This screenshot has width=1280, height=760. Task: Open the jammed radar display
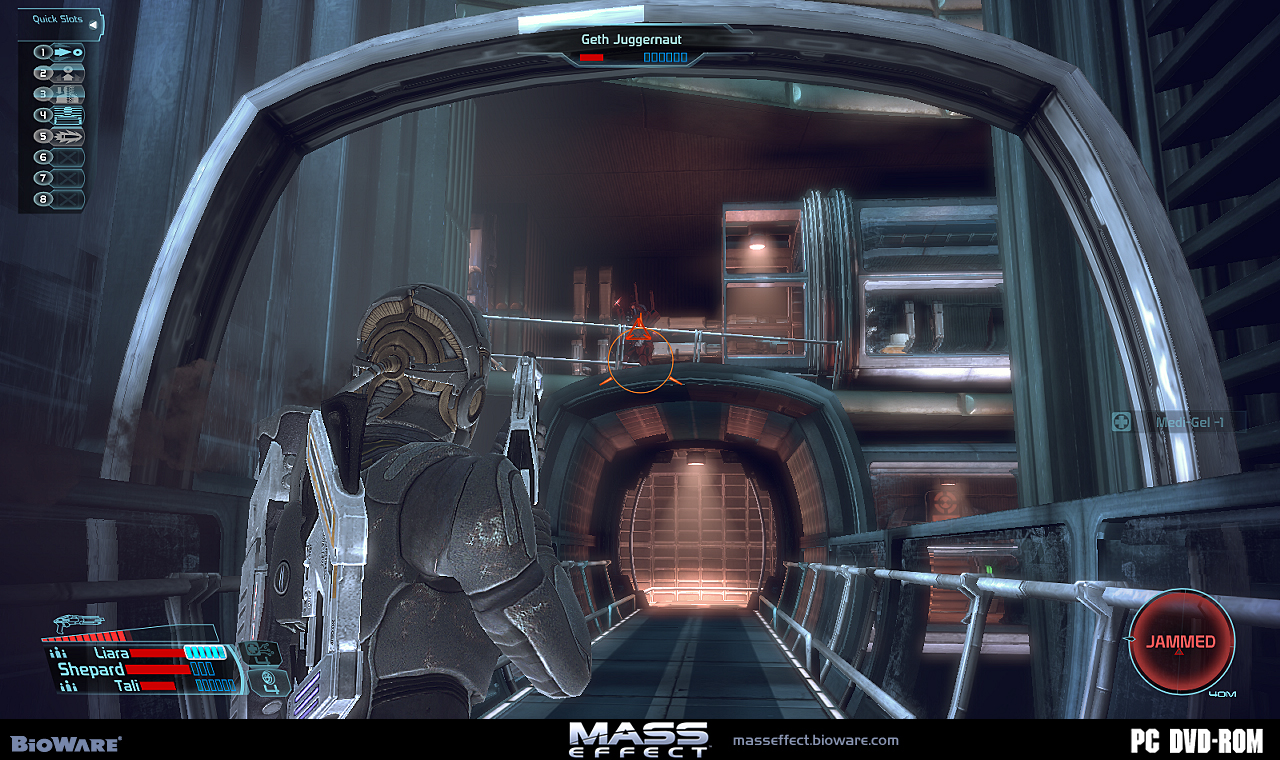pos(1181,641)
